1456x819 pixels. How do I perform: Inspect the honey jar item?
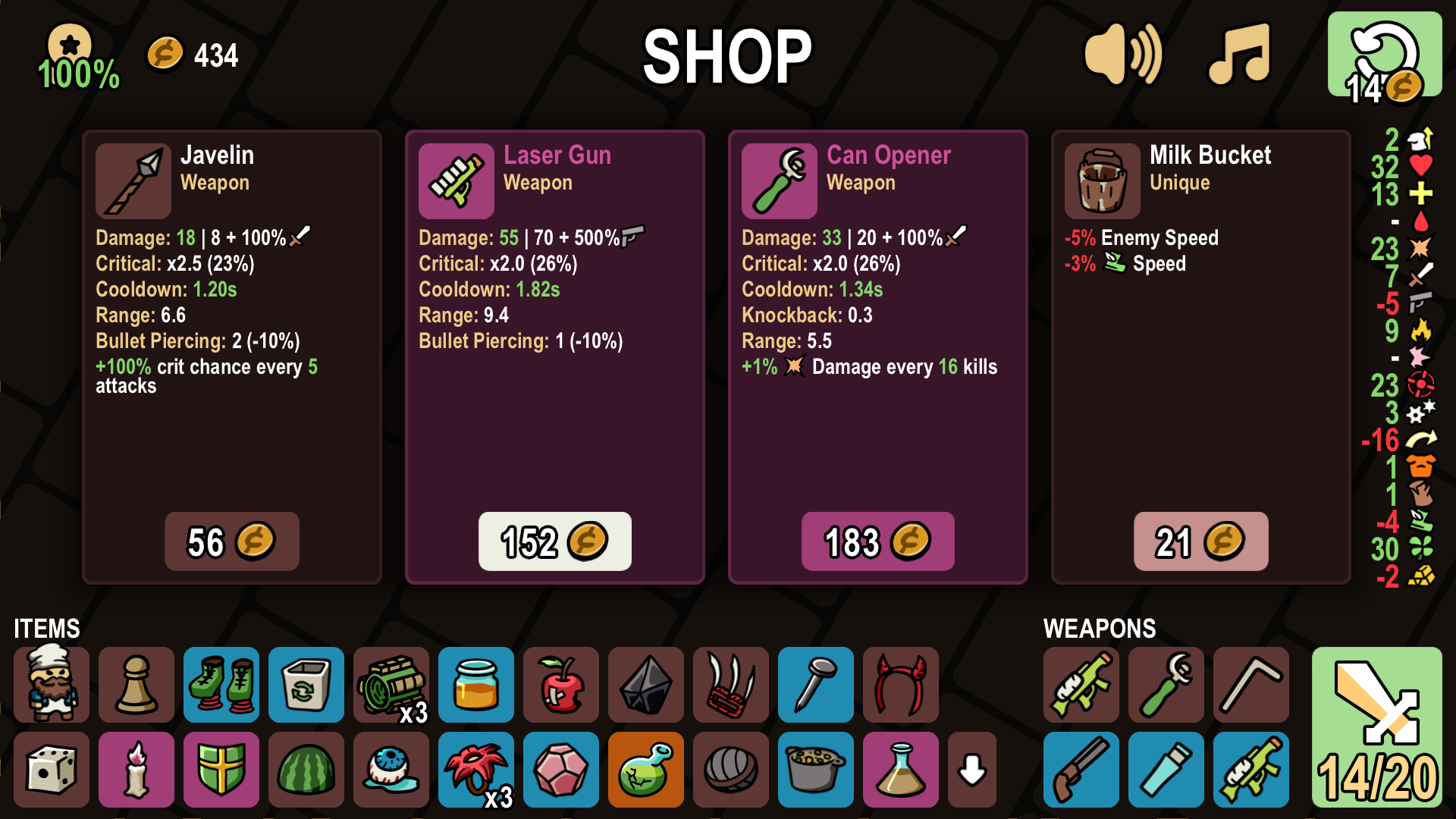tap(476, 685)
